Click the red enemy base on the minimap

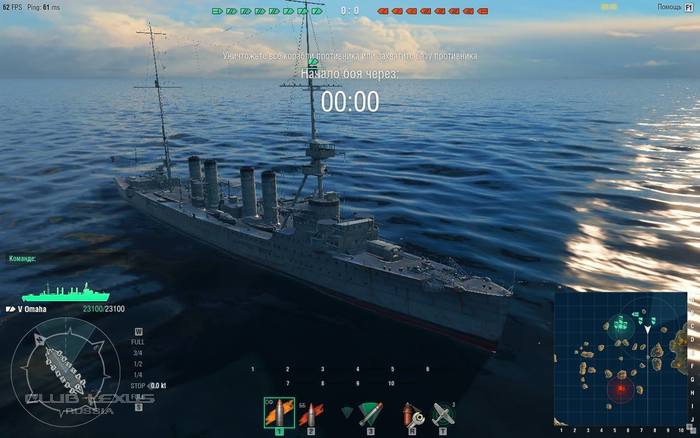click(x=623, y=387)
